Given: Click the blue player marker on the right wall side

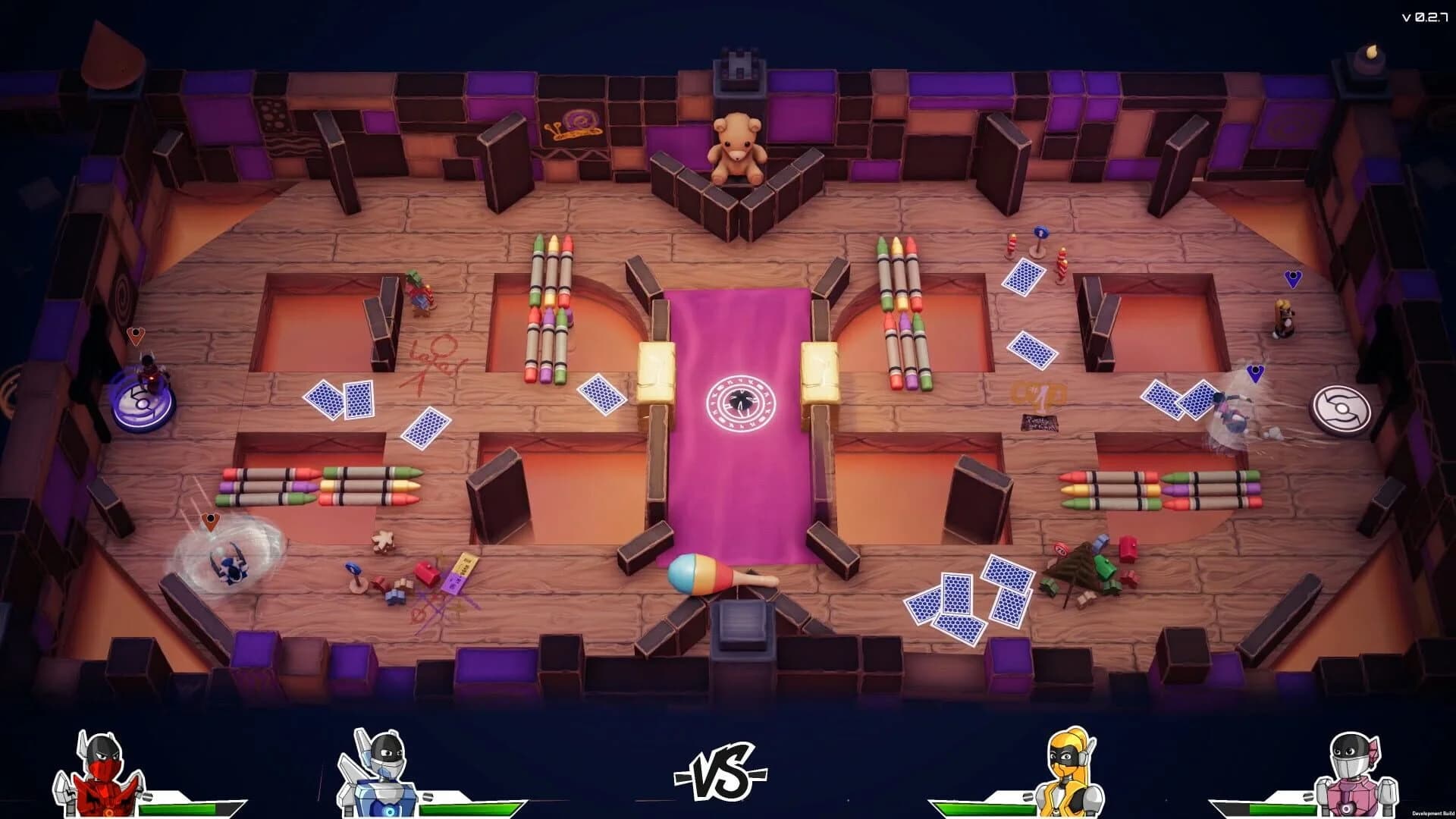Looking at the screenshot, I should (1257, 375).
